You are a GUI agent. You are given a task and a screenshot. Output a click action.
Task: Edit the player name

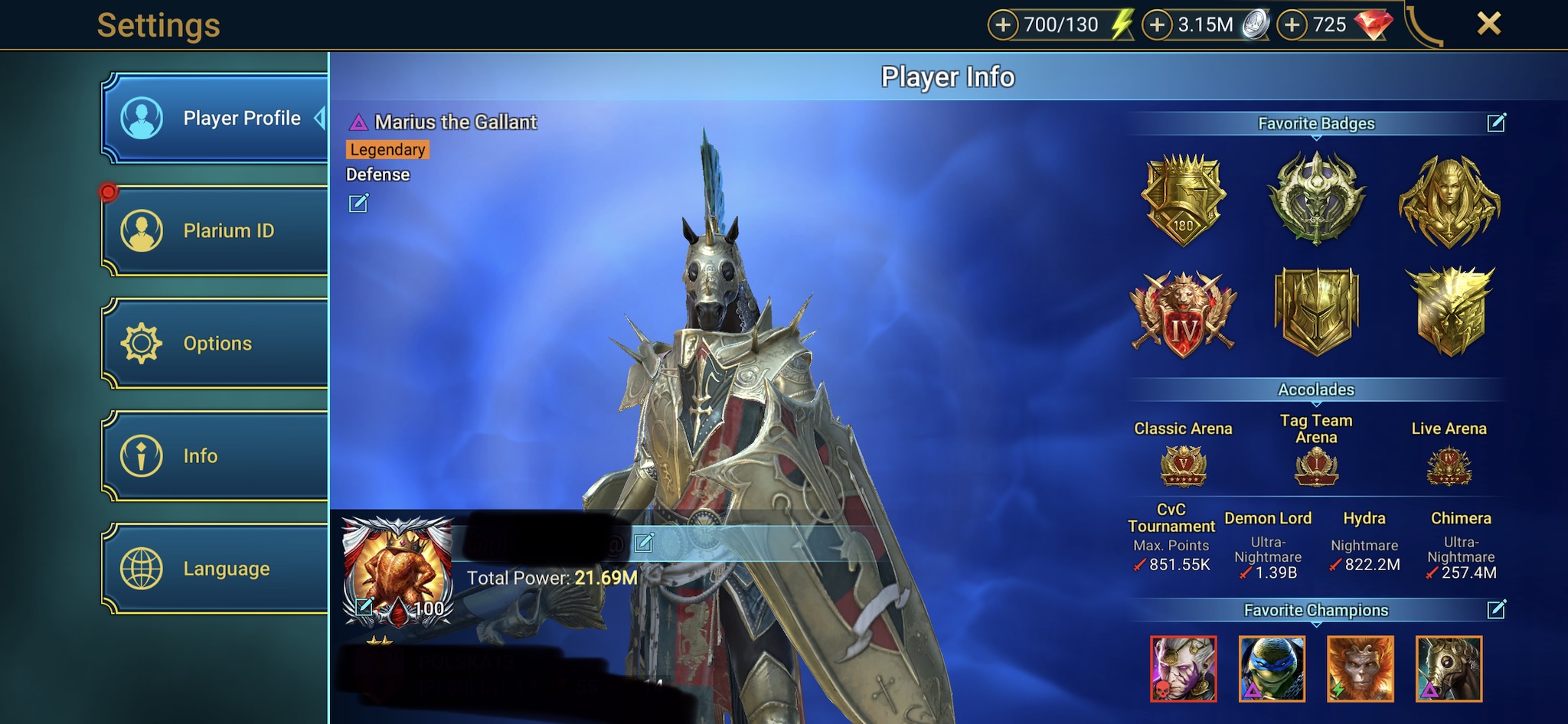coord(644,542)
